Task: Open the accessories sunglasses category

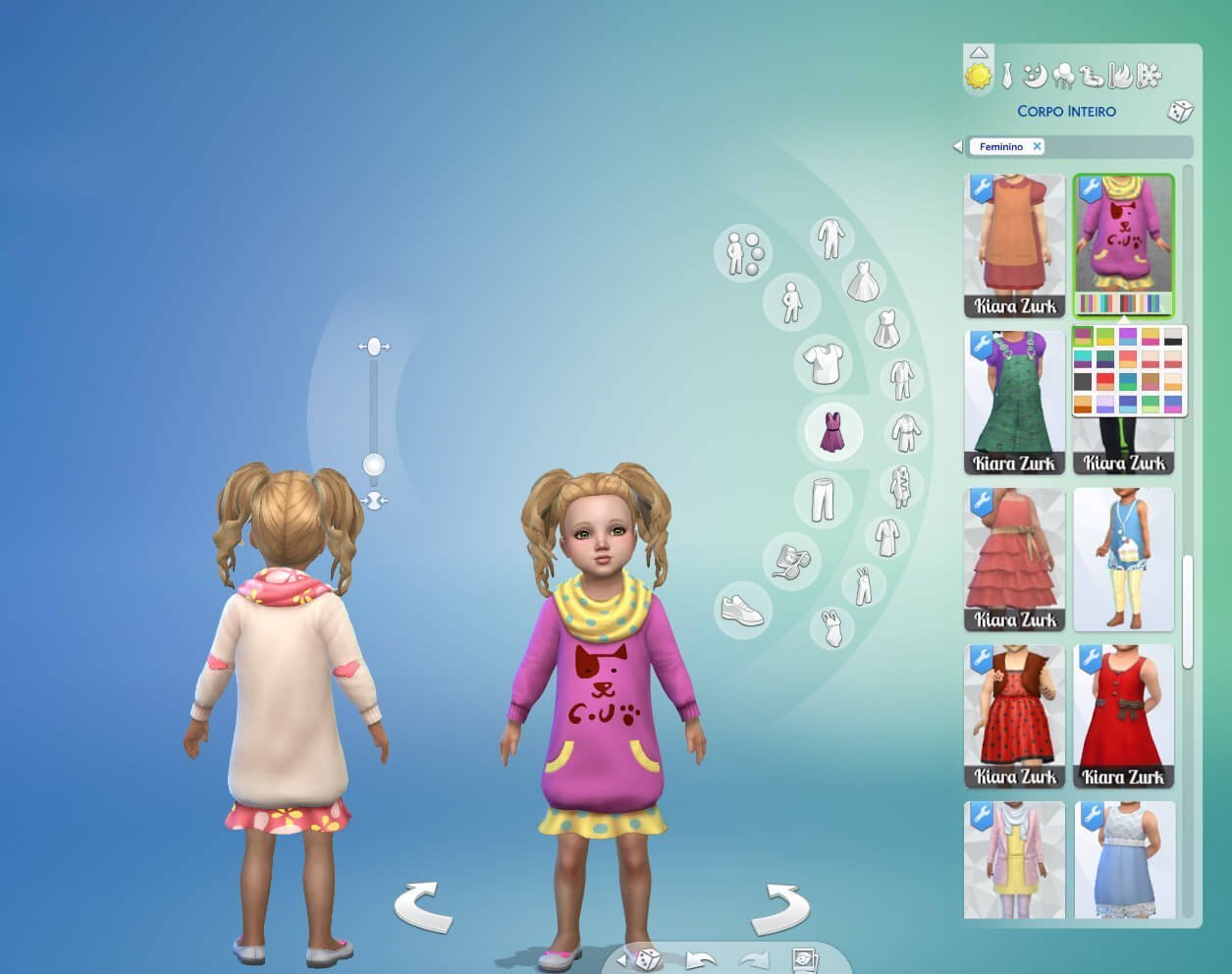Action: 790,561
